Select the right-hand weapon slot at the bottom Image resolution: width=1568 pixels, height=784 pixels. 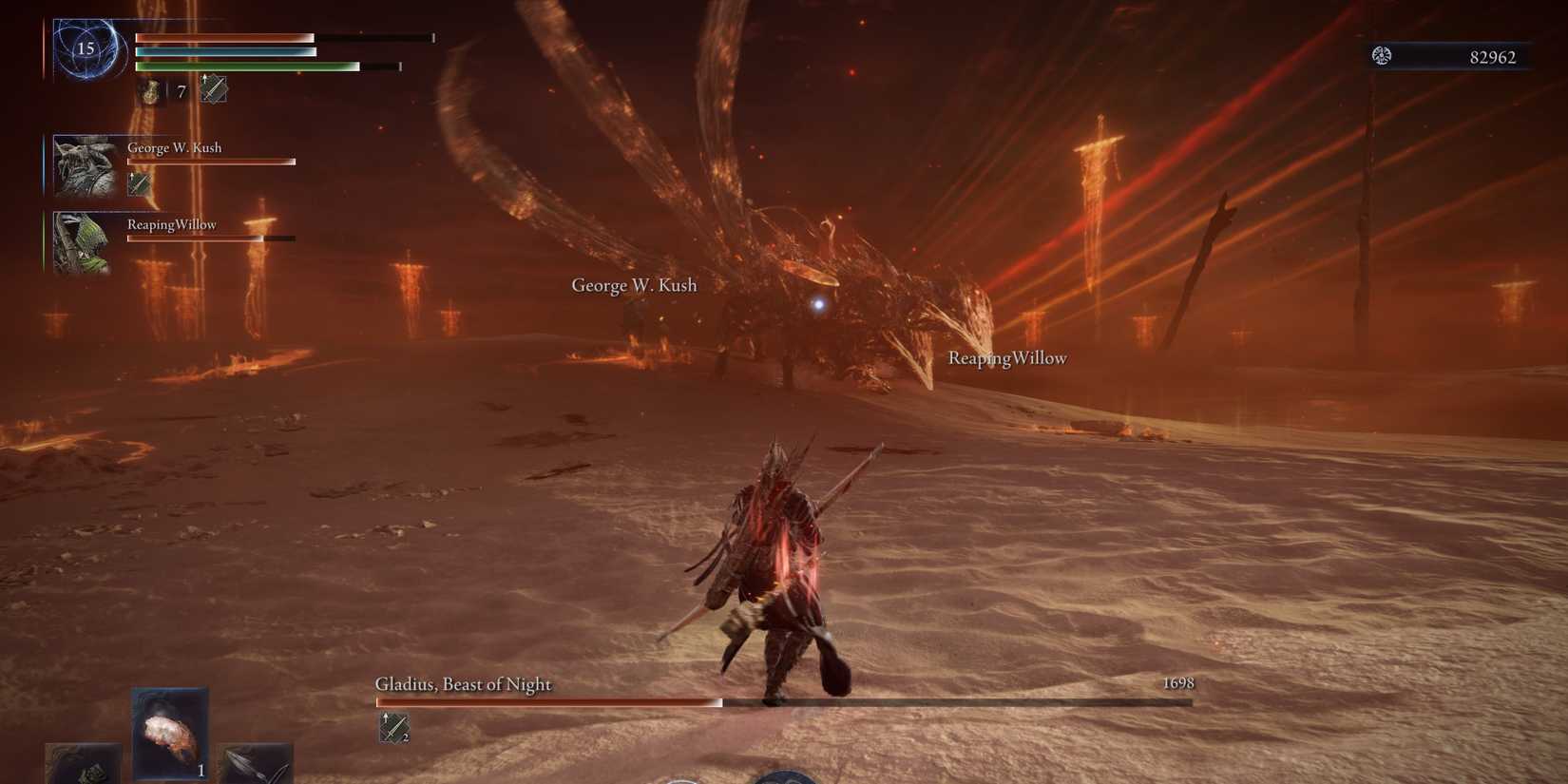pos(254,764)
